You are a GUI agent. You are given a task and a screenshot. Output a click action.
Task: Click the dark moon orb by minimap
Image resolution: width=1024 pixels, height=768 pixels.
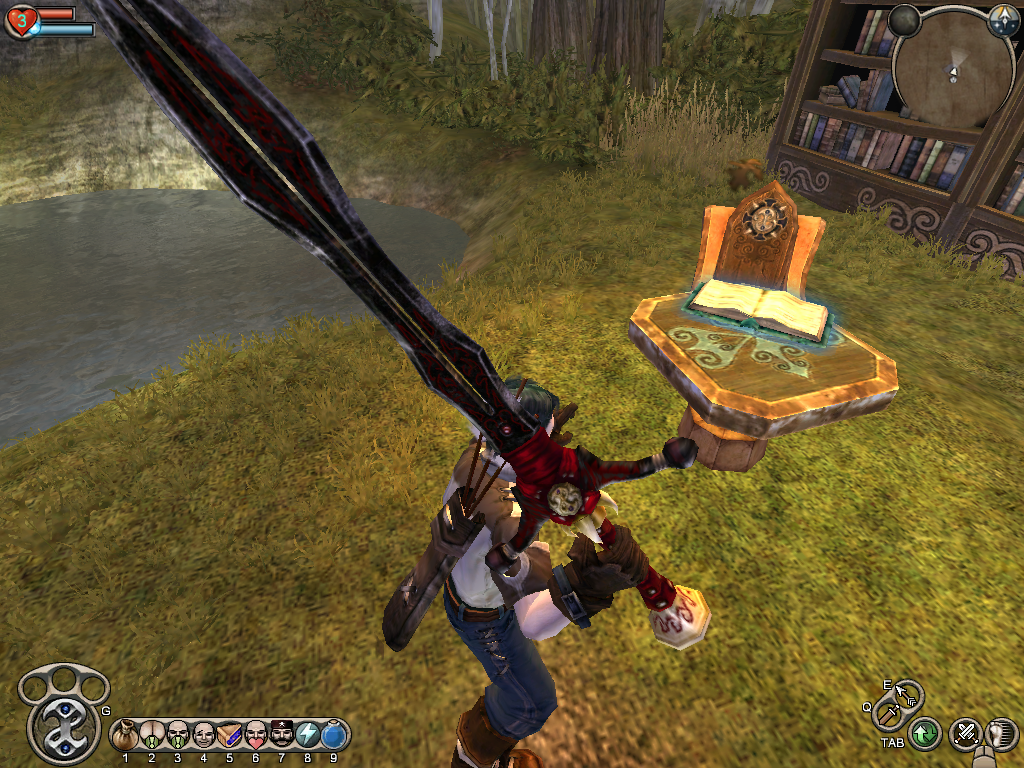(x=904, y=19)
